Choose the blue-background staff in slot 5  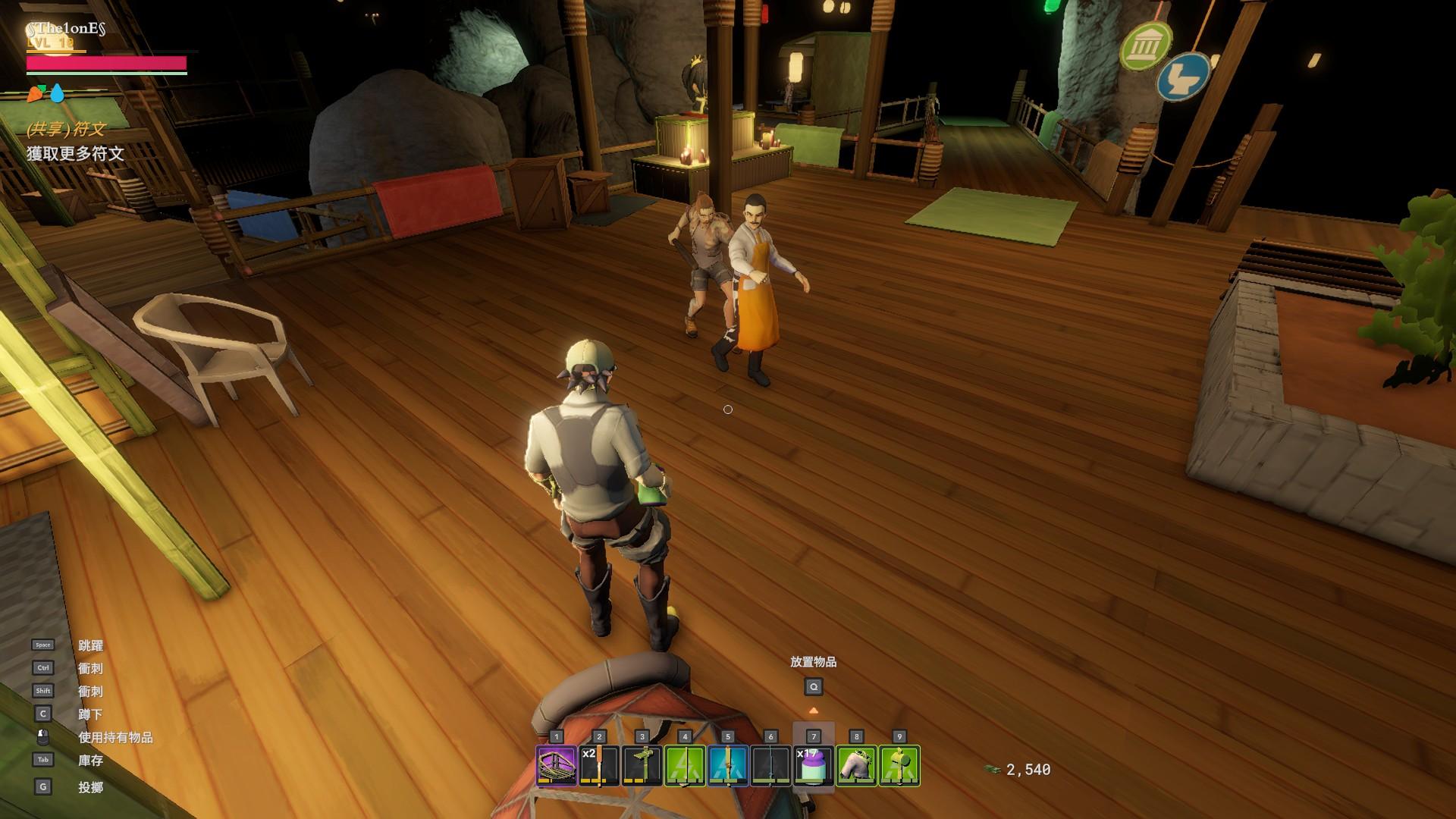(x=728, y=766)
